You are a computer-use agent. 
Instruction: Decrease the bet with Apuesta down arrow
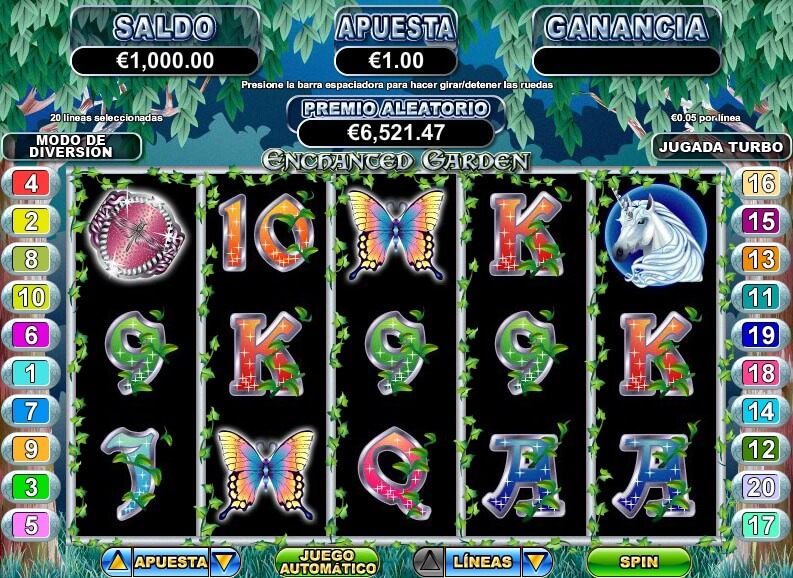pos(225,562)
